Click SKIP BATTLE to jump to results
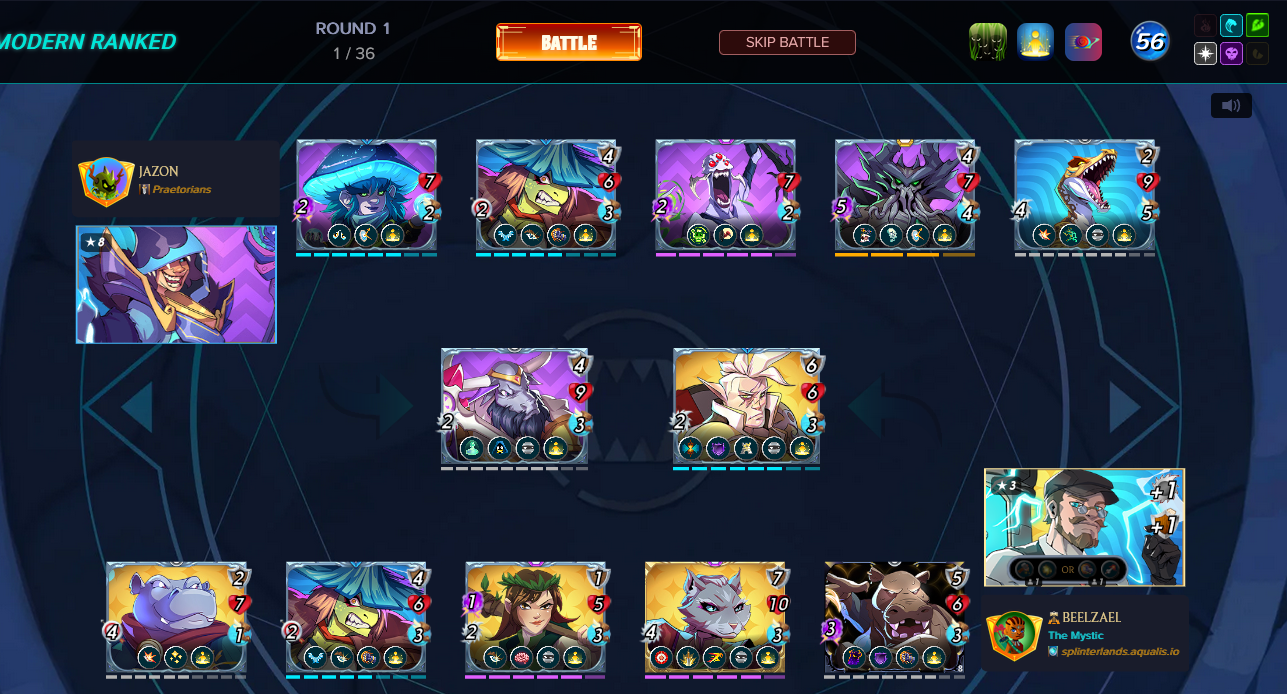Screen dimensions: 1287x694 pos(787,42)
